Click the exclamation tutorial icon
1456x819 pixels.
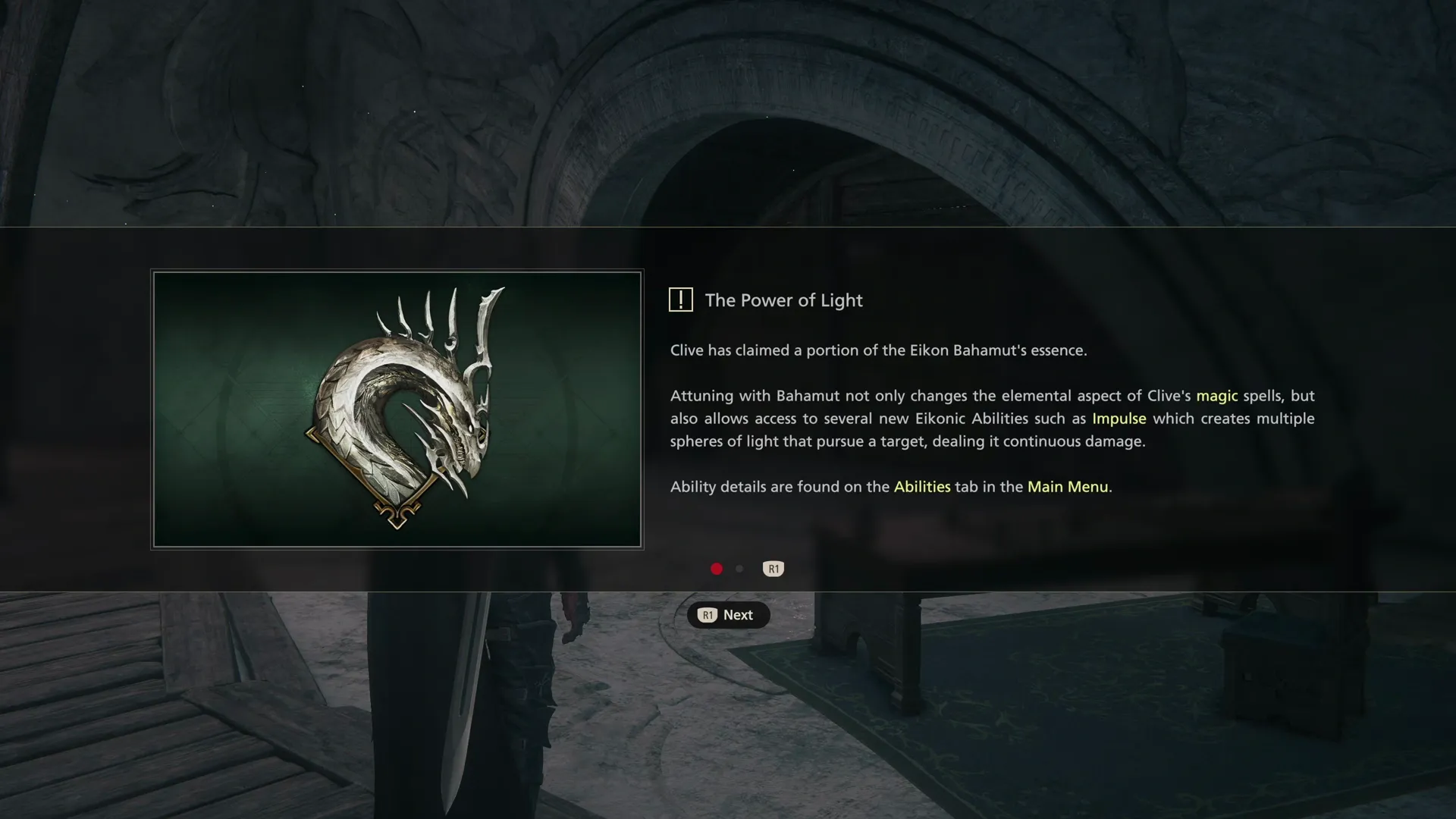coord(681,300)
